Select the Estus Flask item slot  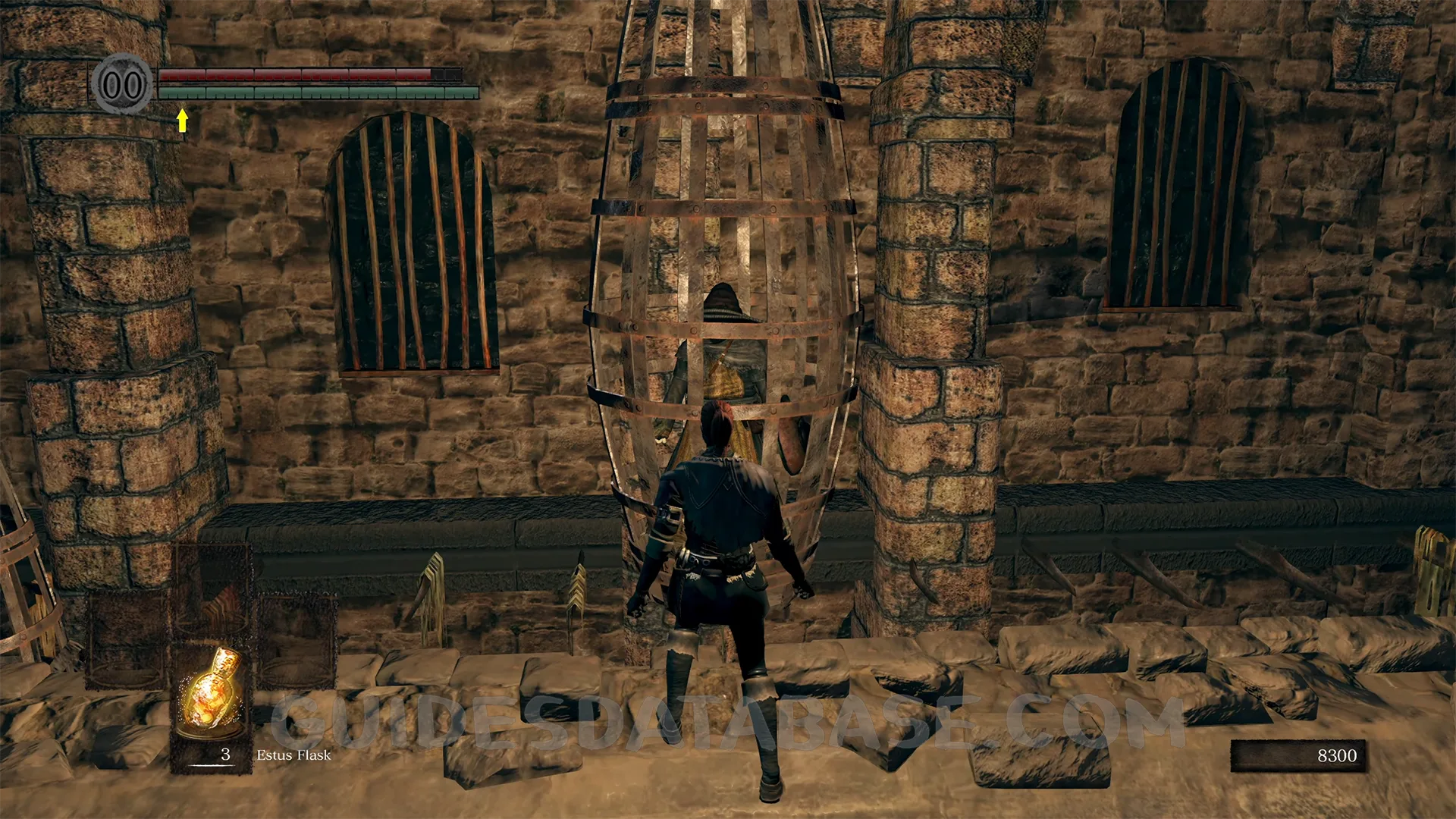pos(212,704)
